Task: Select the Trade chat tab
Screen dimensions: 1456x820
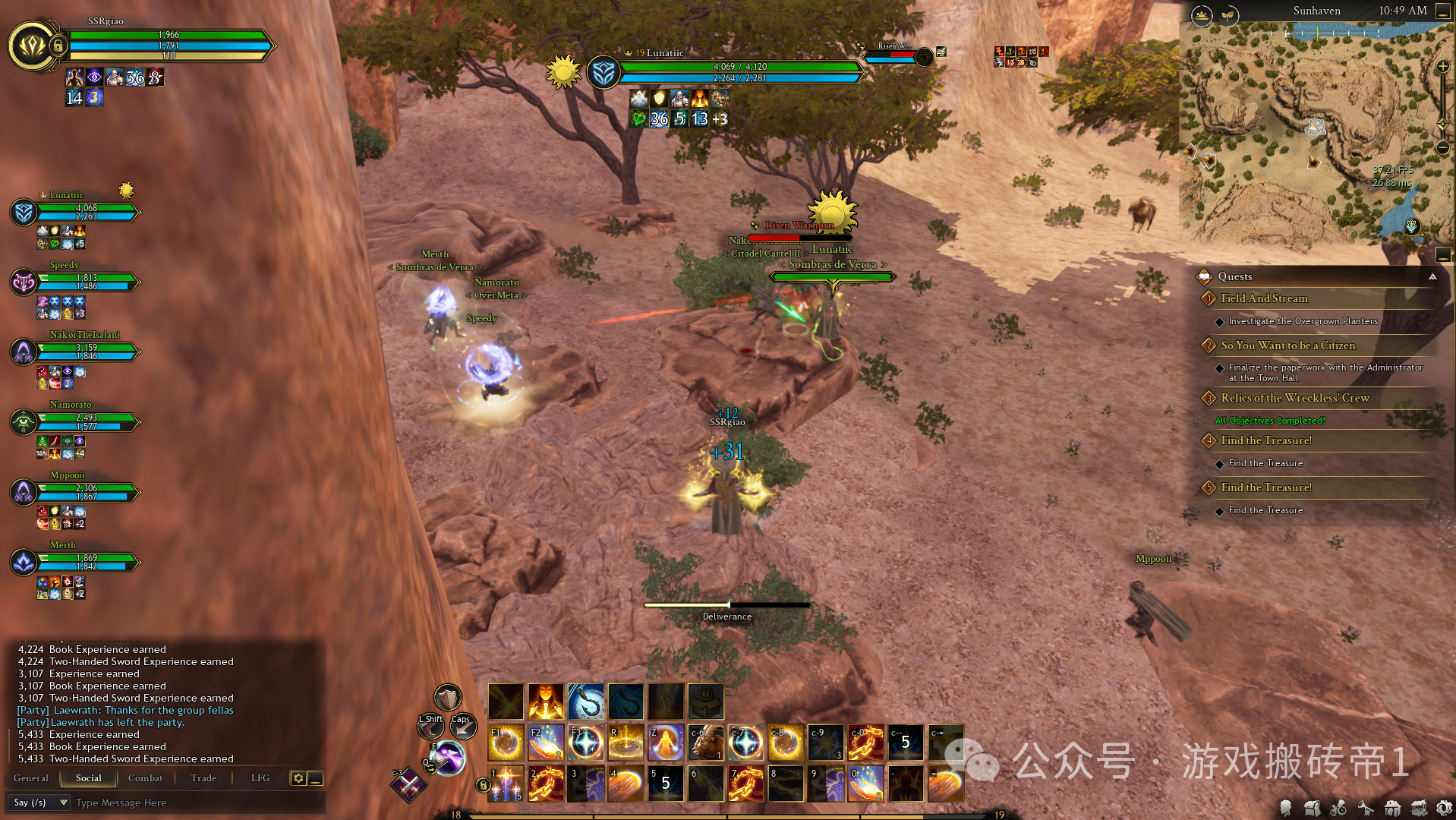Action: coord(203,778)
